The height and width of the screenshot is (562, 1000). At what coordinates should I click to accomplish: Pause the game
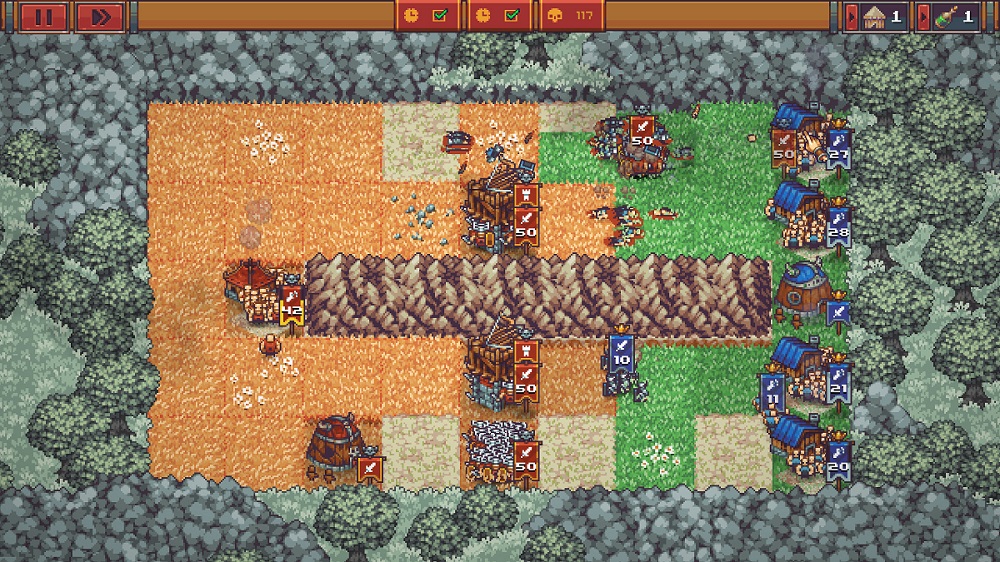click(x=42, y=16)
